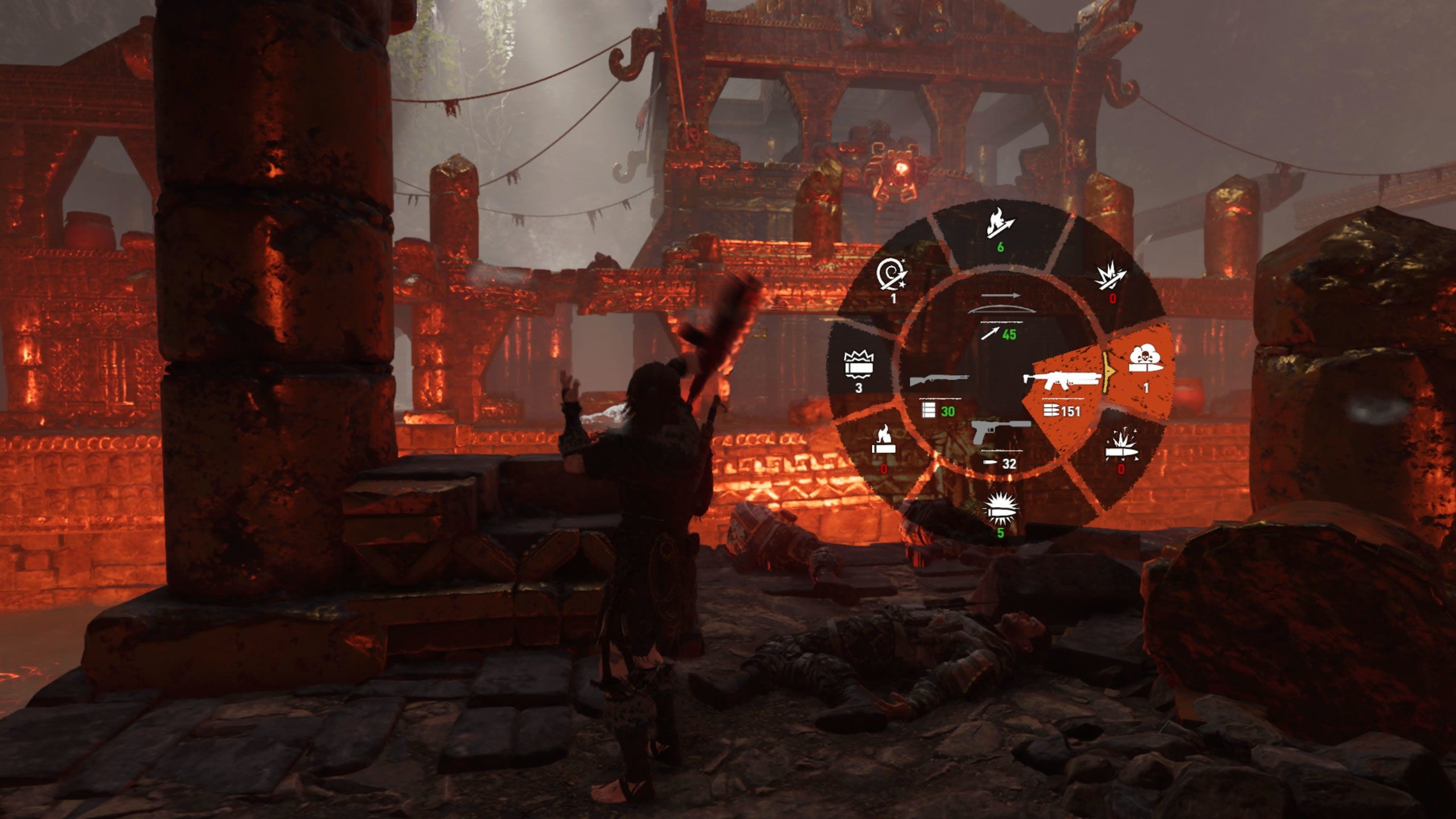This screenshot has width=1456, height=819.
Task: Choose the flashing bullet ammo with 5
Action: click(1000, 512)
